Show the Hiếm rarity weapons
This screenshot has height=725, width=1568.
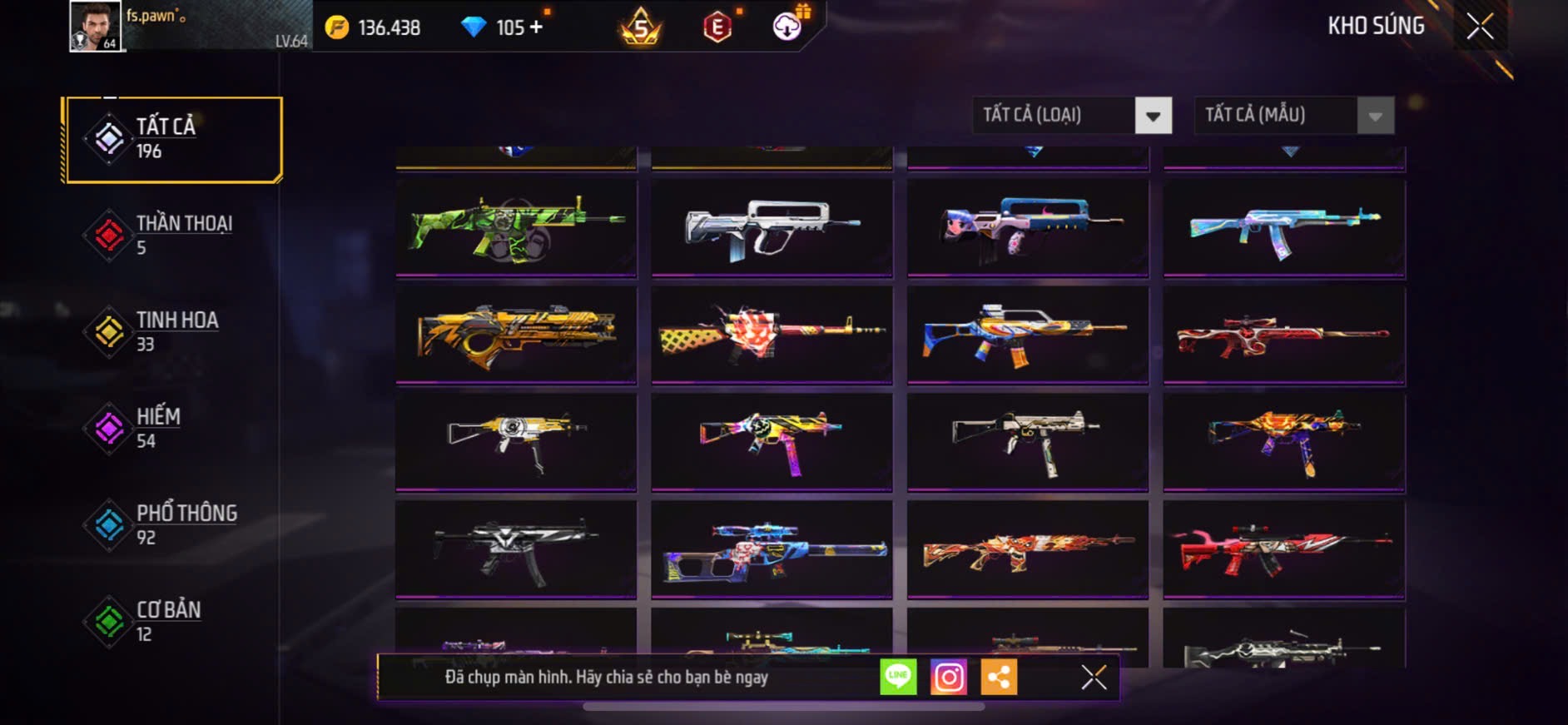tap(173, 428)
